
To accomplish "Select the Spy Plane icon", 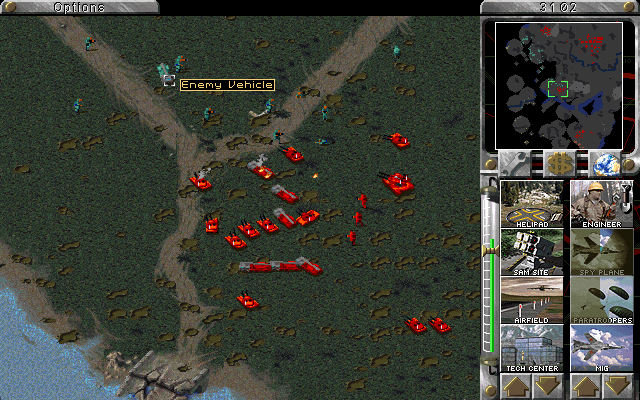I will coord(600,253).
